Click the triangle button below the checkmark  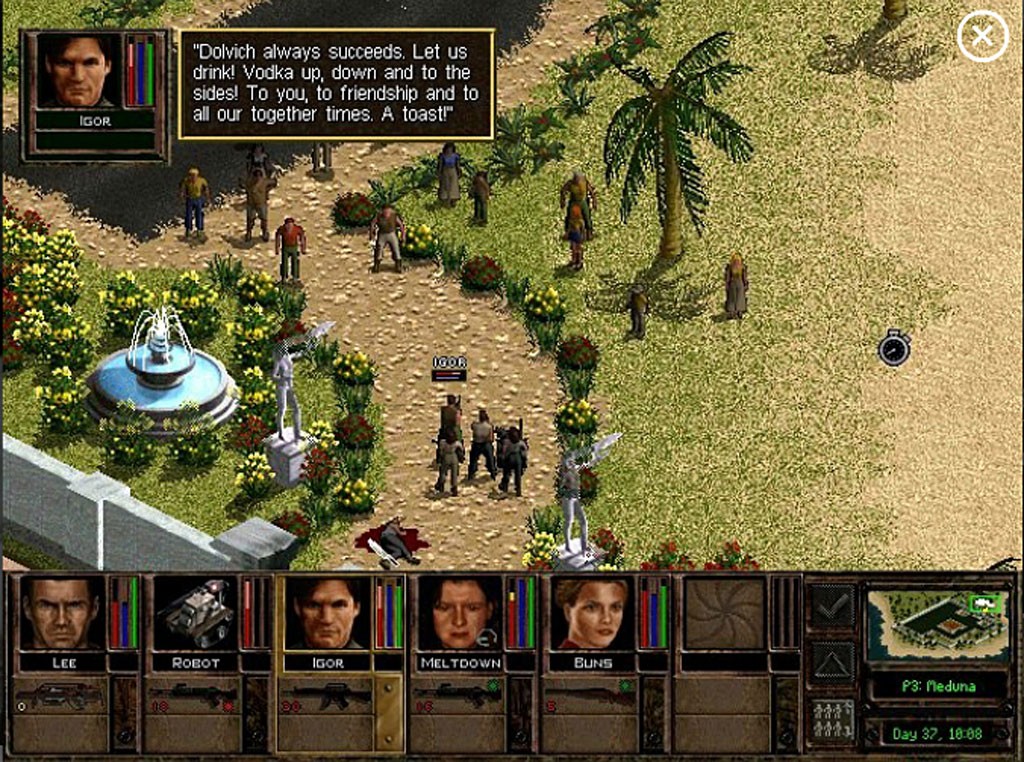[832, 661]
